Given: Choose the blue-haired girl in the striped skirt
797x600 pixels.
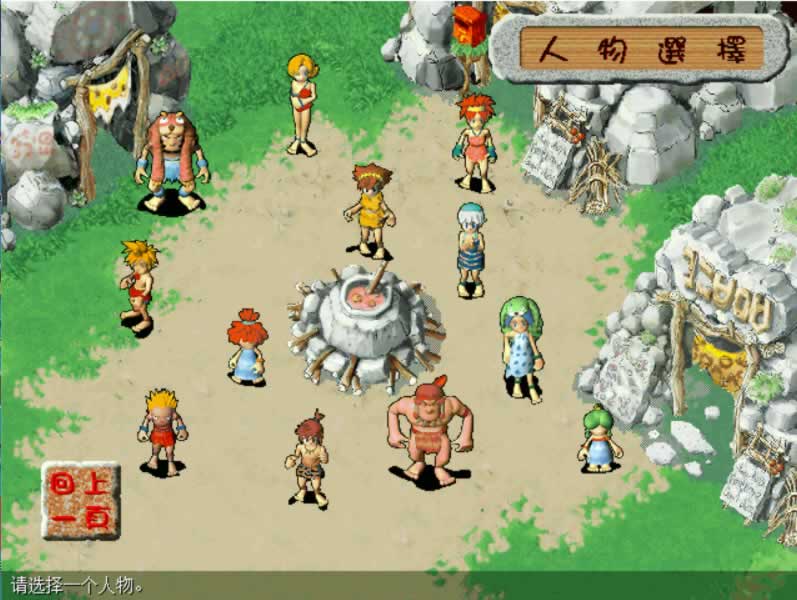Looking at the screenshot, I should point(469,248).
